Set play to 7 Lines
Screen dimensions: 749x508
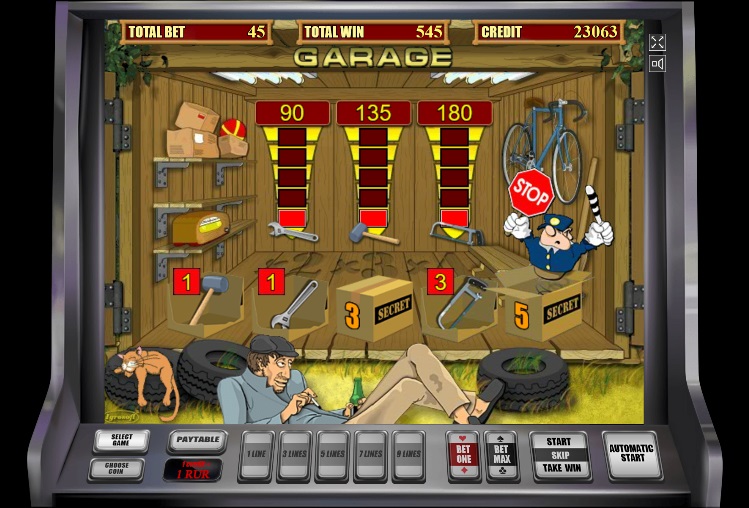[370, 455]
